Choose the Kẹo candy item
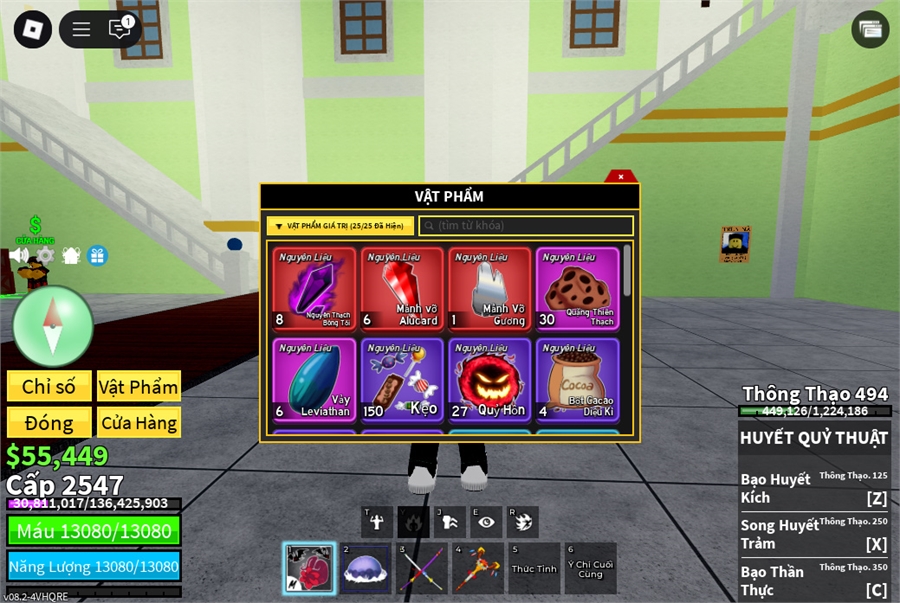 (402, 379)
